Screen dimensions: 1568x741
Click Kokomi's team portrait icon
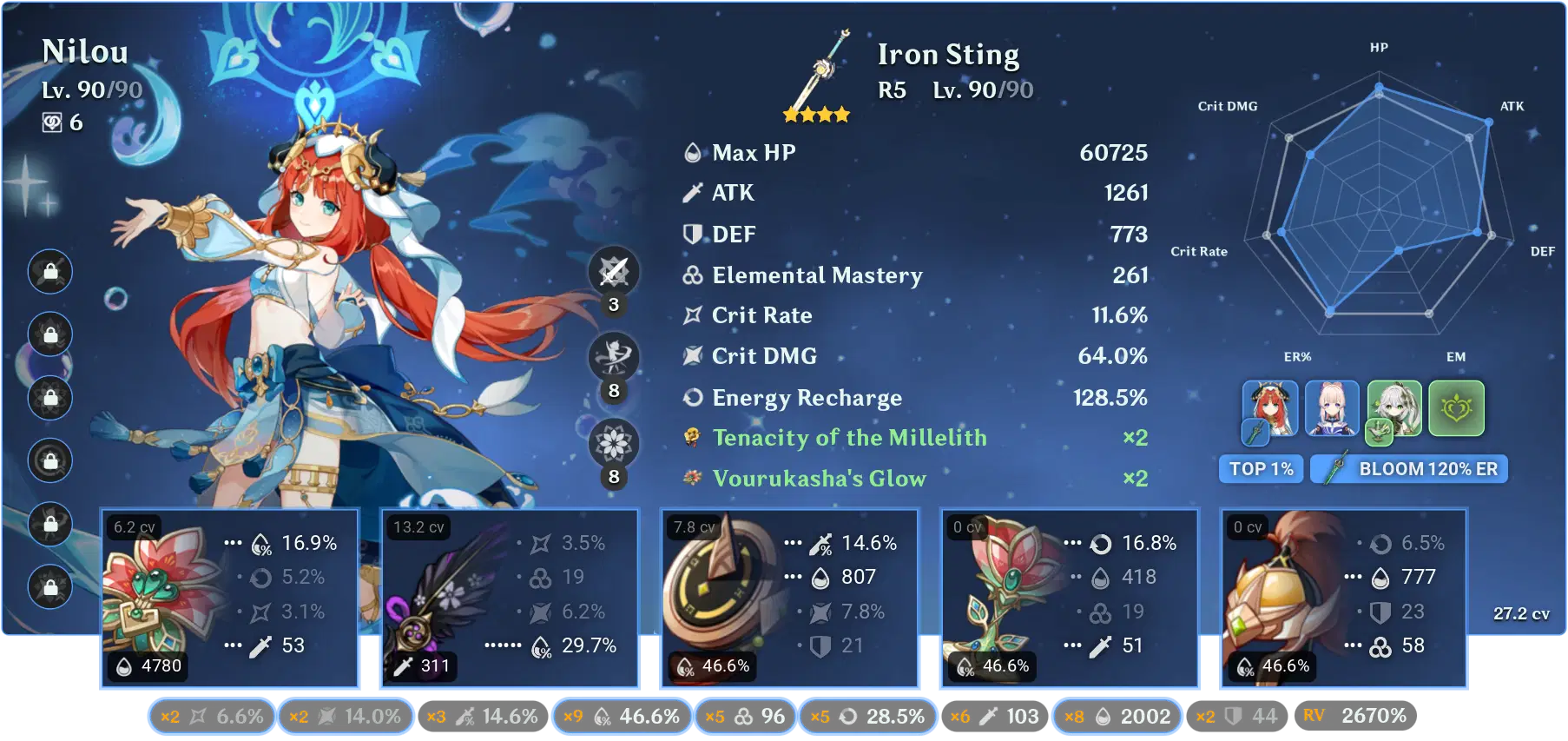tap(1331, 410)
